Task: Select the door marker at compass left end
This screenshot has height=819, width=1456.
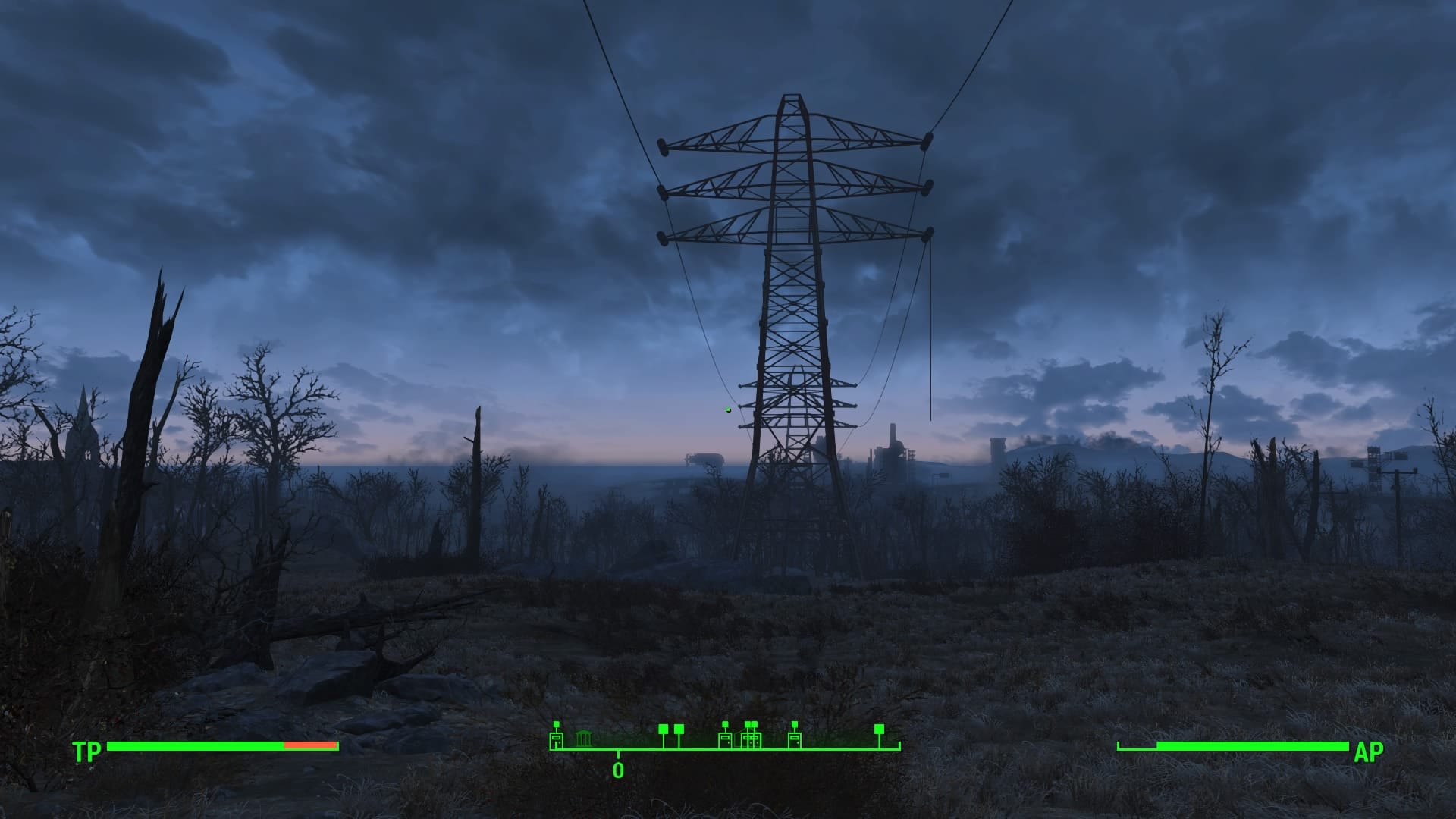Action: [x=556, y=739]
